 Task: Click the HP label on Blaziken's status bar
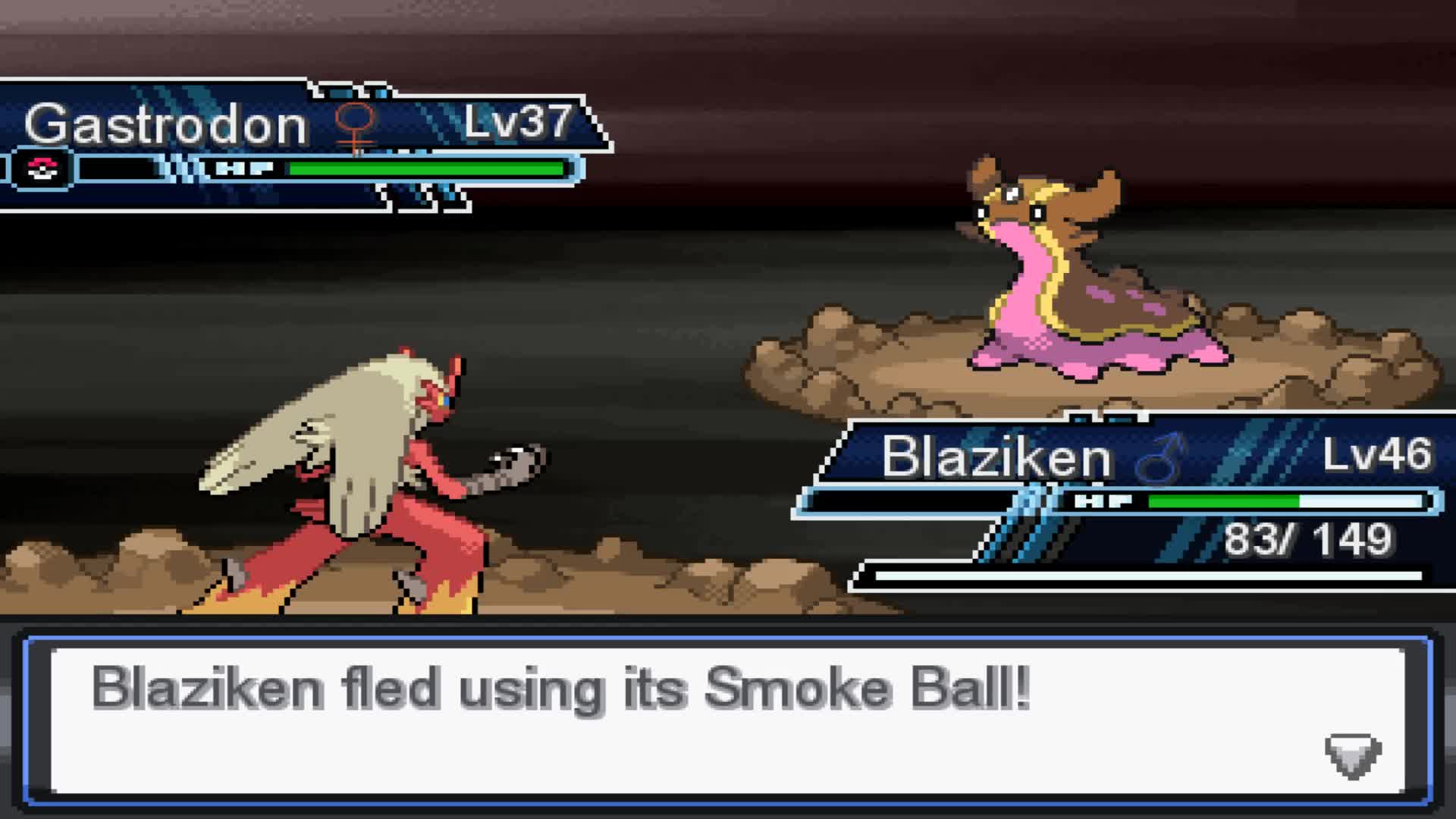click(1103, 500)
